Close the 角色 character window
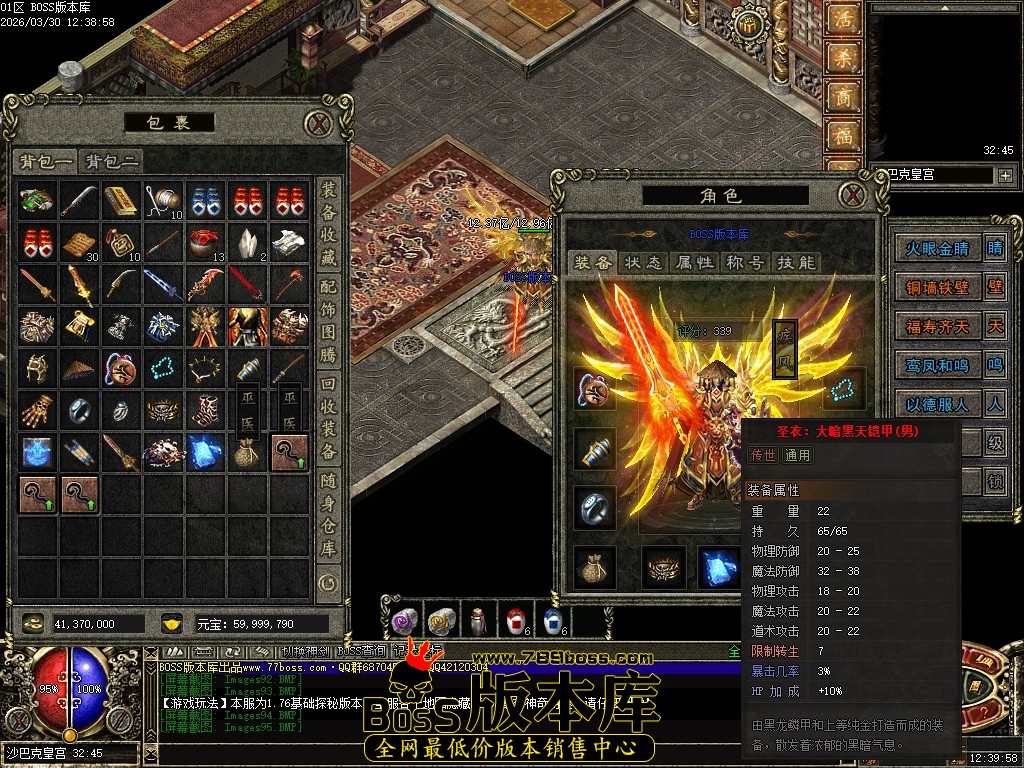Image resolution: width=1024 pixels, height=768 pixels. point(850,194)
